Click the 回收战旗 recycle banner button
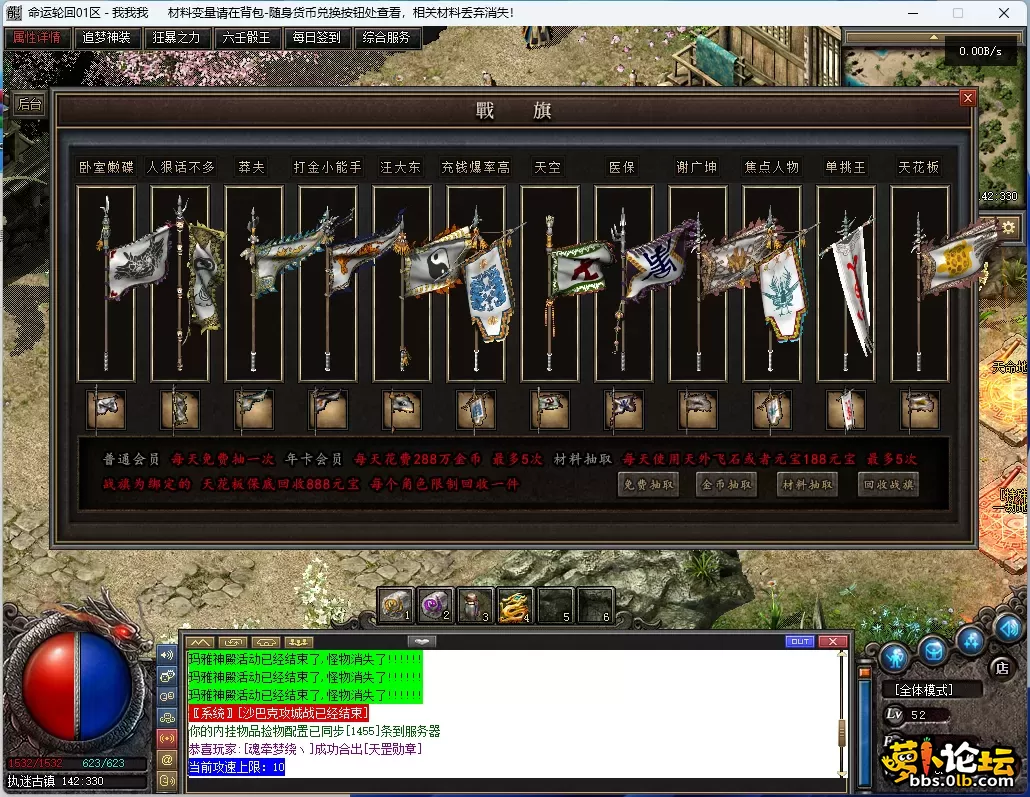The height and width of the screenshot is (797, 1030). point(888,485)
